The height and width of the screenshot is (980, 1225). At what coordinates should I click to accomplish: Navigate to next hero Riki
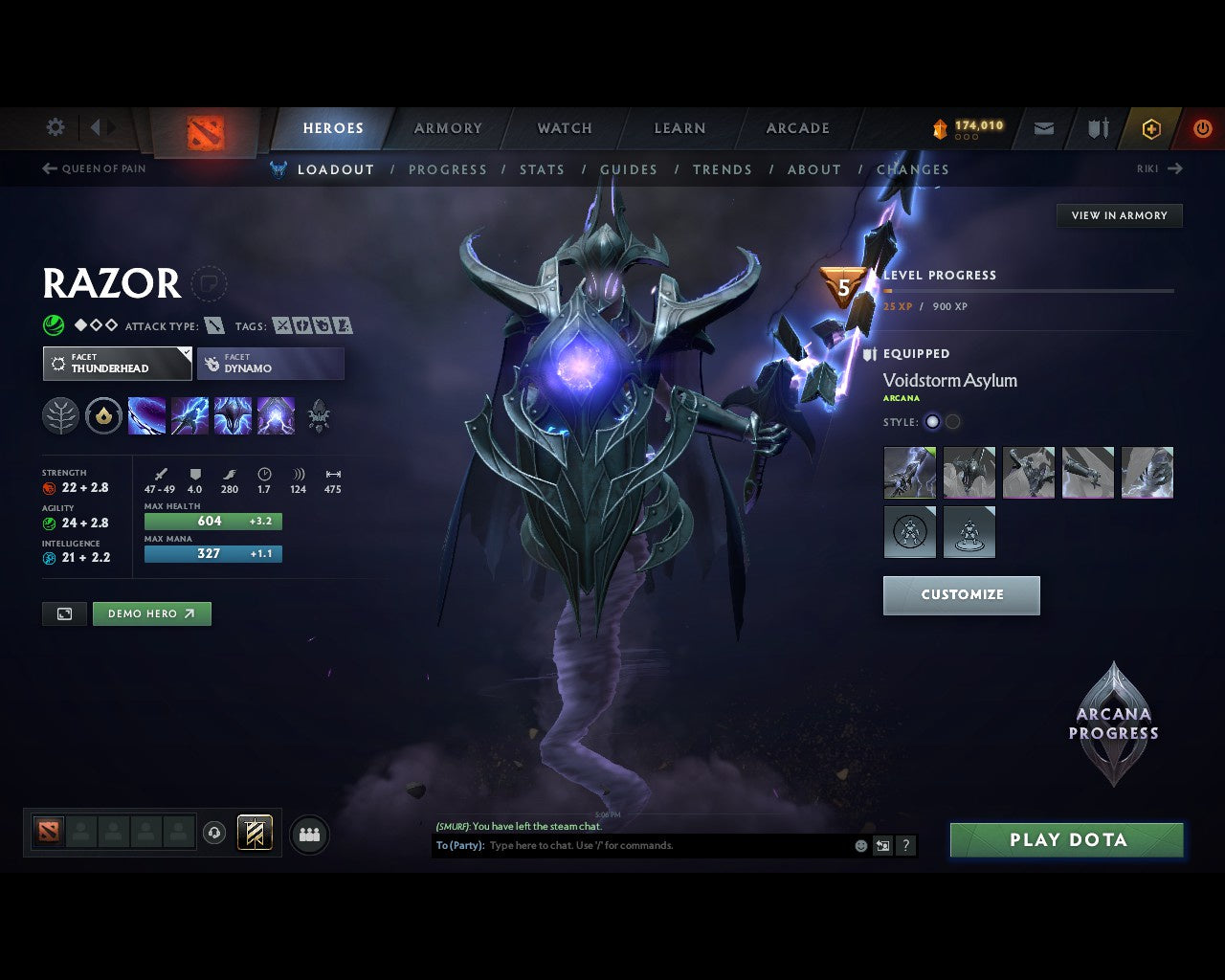(1160, 168)
